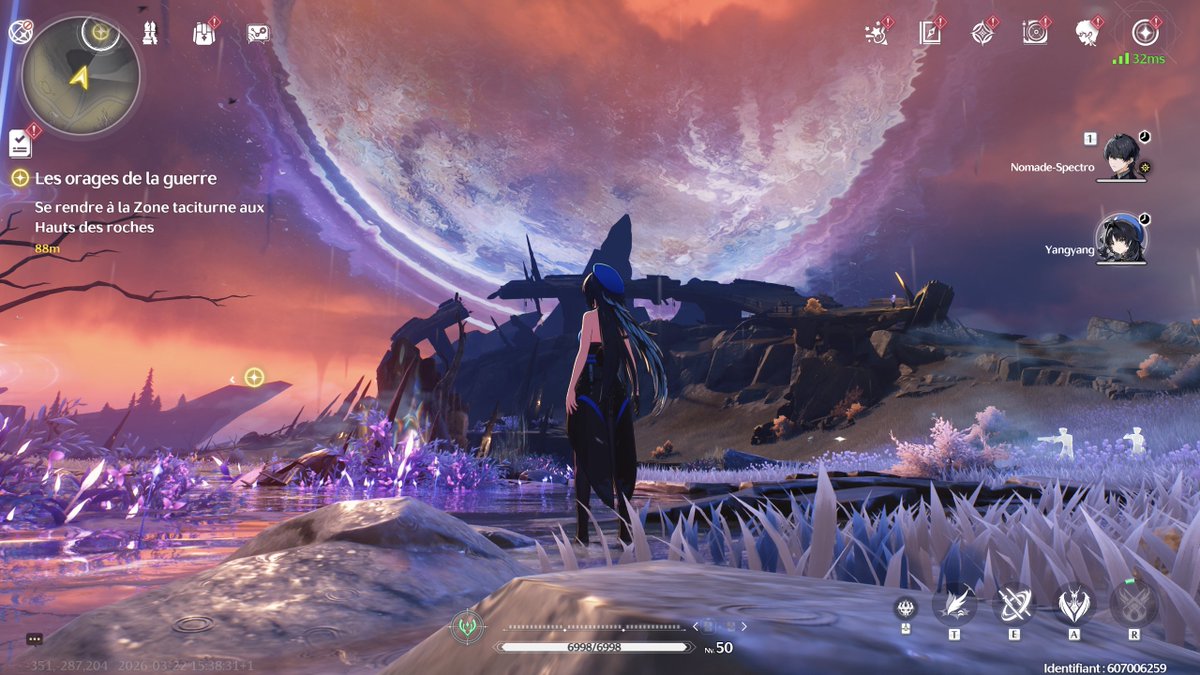Use the winged-creature echo skill labeled A
This screenshot has width=1200, height=675.
1075,603
